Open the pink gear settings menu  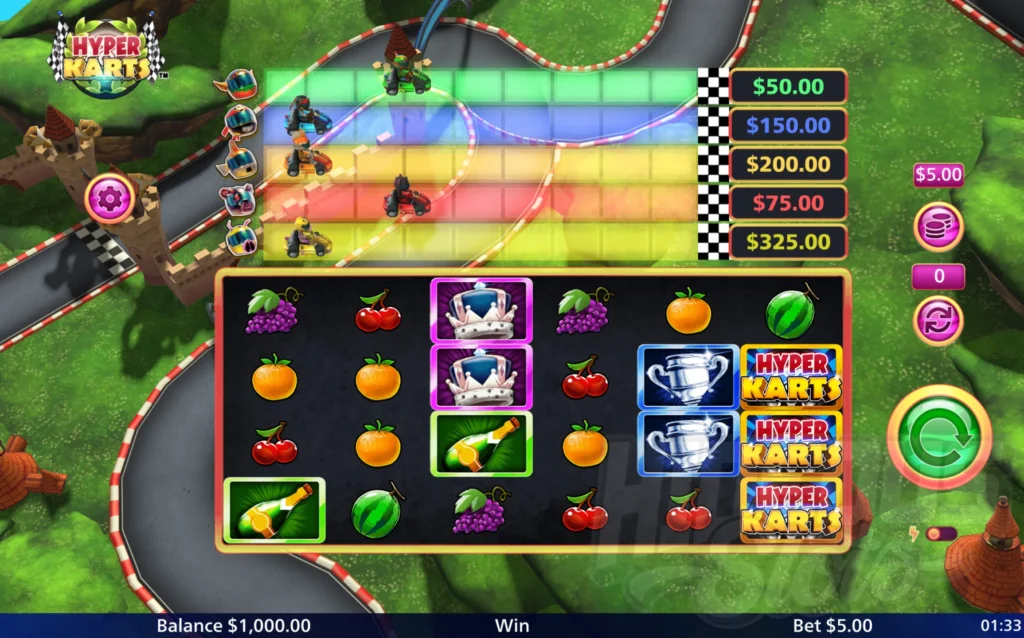coord(111,197)
